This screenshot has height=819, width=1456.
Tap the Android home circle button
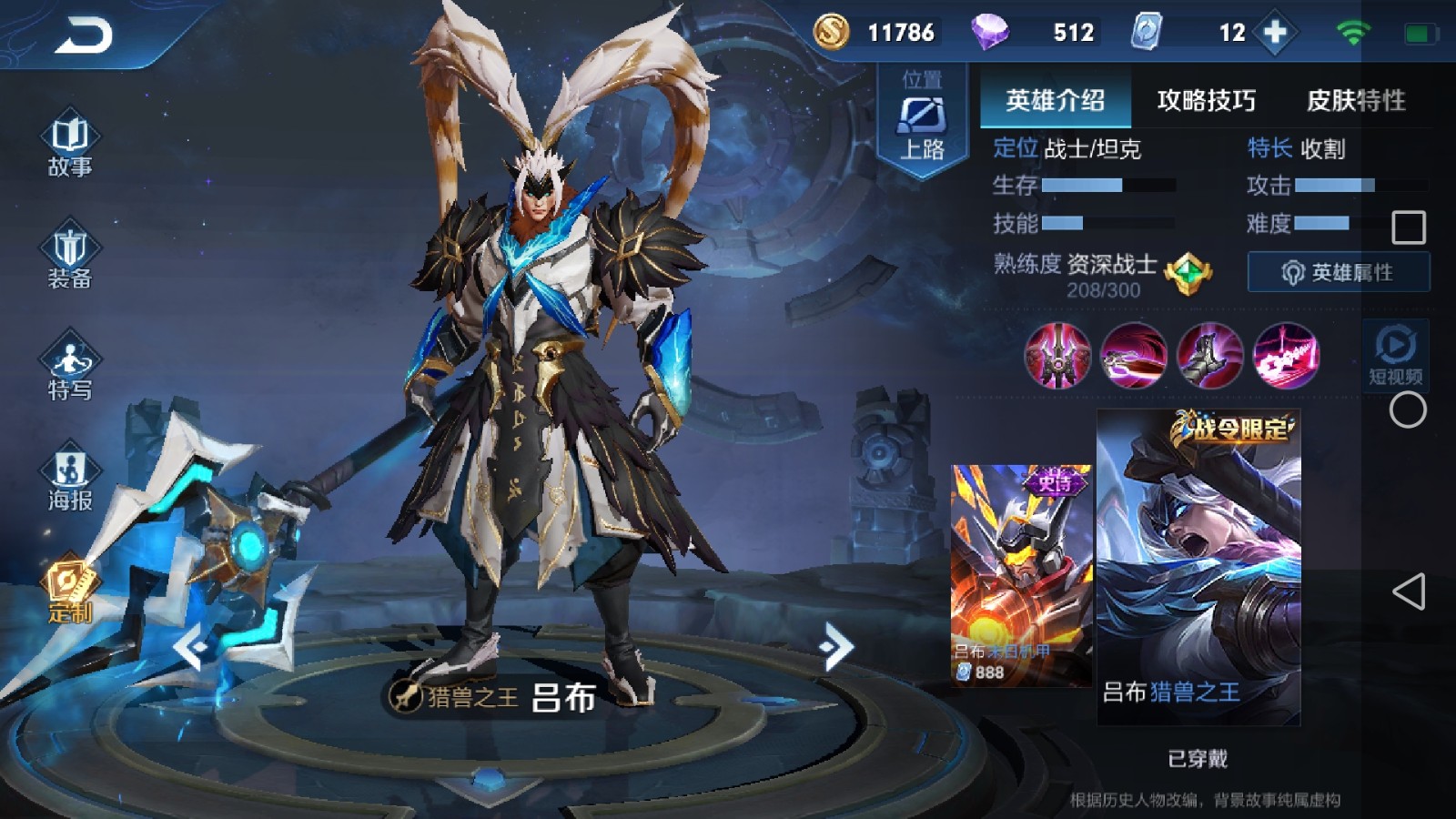tap(1408, 410)
